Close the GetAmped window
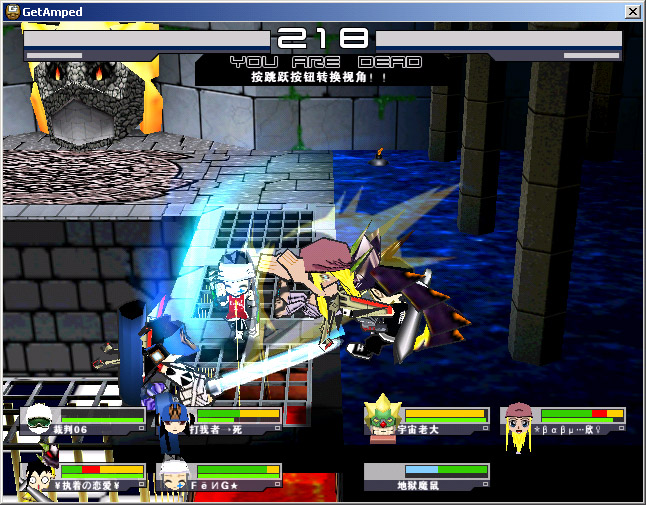Viewport: 646px width, 505px height. point(631,11)
